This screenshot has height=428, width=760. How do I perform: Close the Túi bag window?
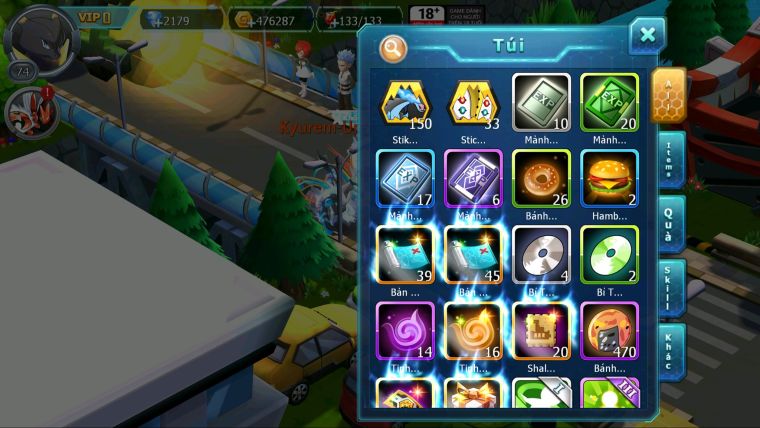[647, 36]
